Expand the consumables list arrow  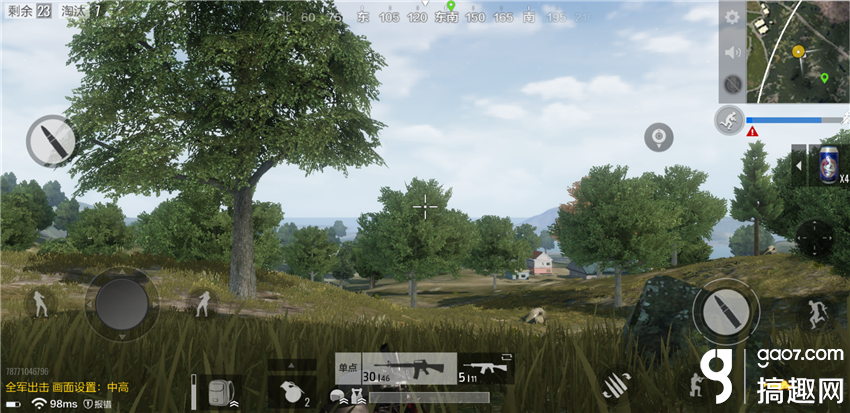(x=798, y=166)
